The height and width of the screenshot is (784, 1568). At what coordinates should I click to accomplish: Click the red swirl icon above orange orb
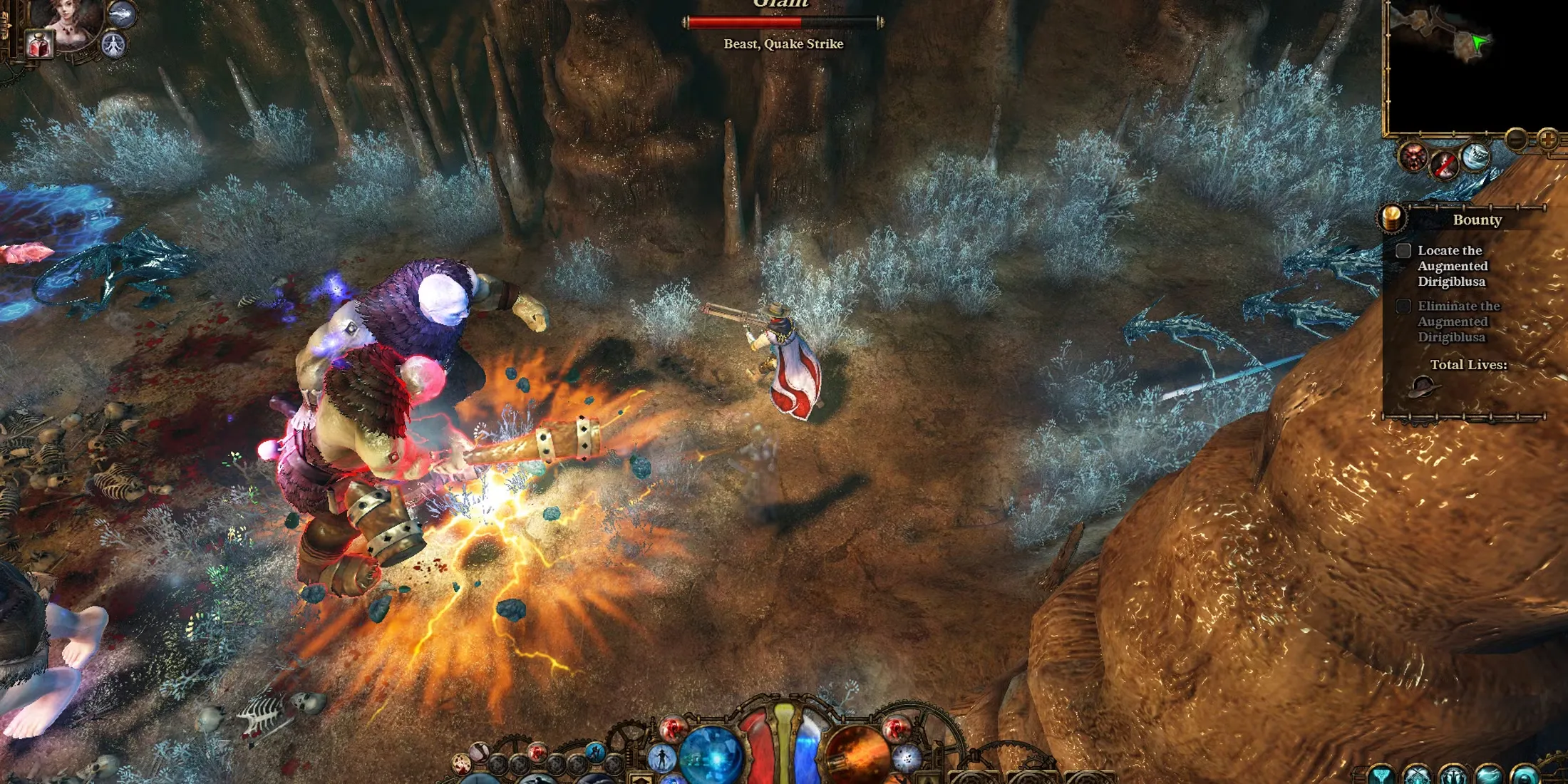[895, 728]
